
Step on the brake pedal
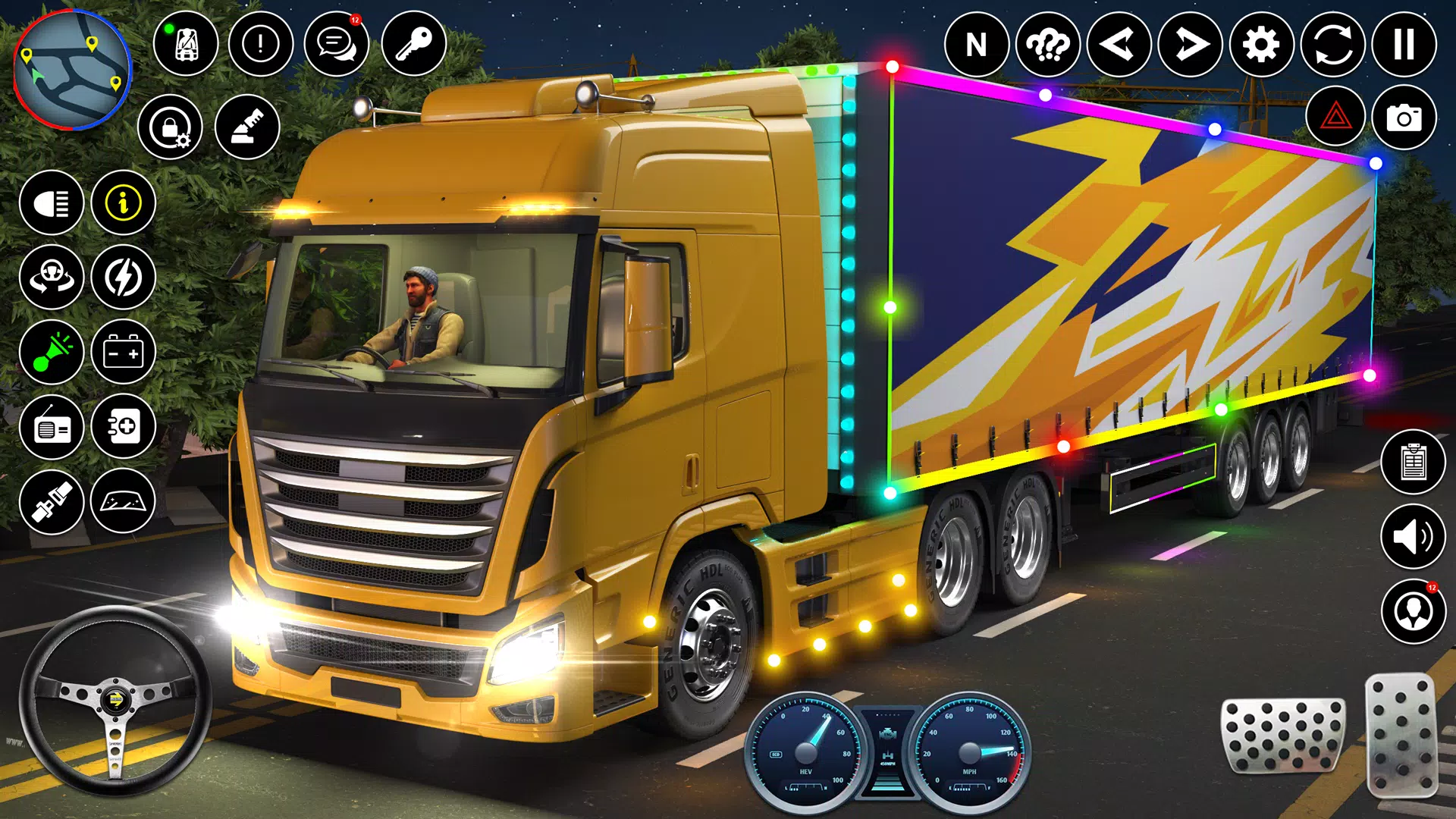click(x=1282, y=736)
